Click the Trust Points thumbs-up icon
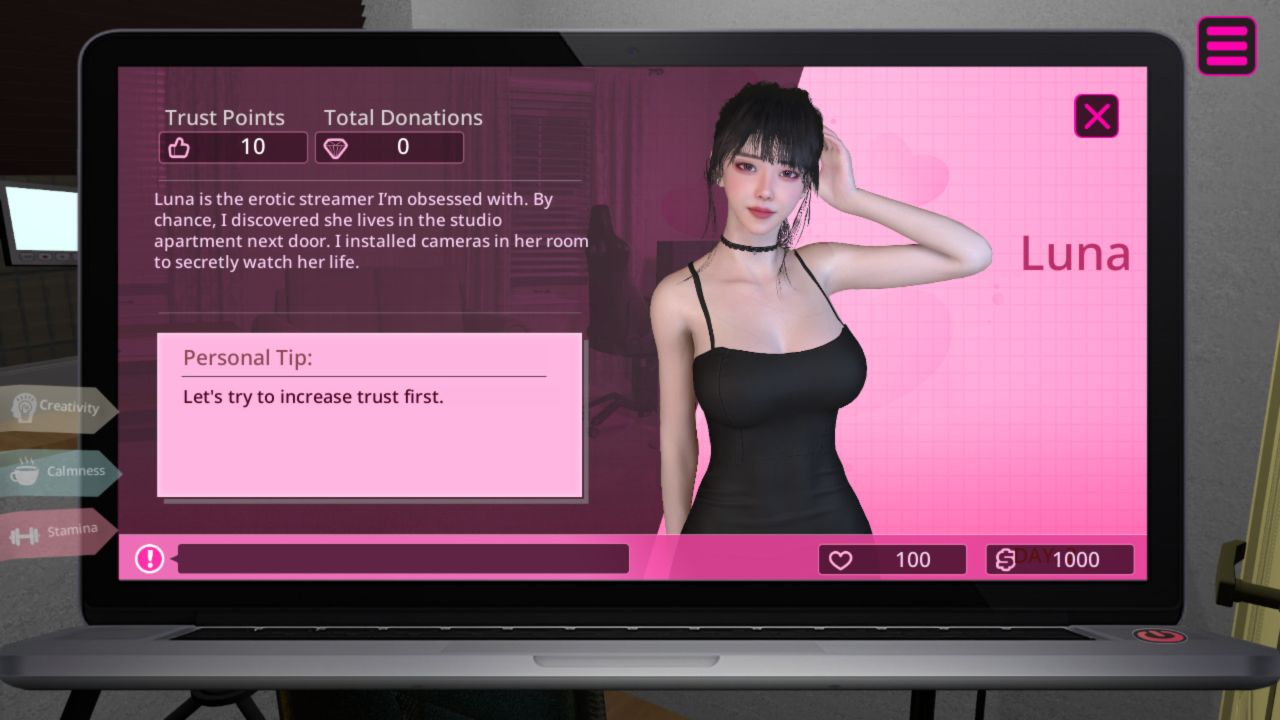The width and height of the screenshot is (1280, 720). [x=180, y=146]
